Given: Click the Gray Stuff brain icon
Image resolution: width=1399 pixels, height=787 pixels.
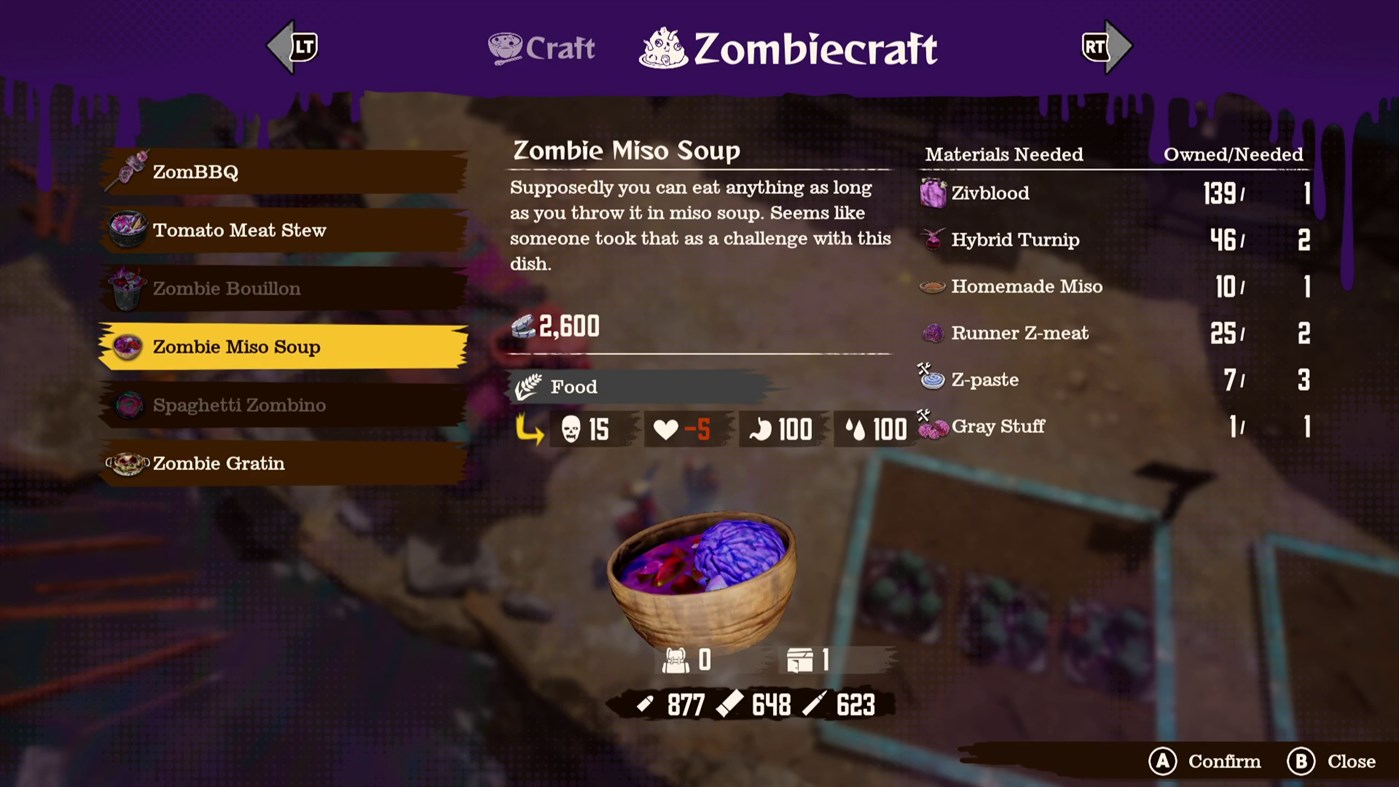Looking at the screenshot, I should [932, 427].
